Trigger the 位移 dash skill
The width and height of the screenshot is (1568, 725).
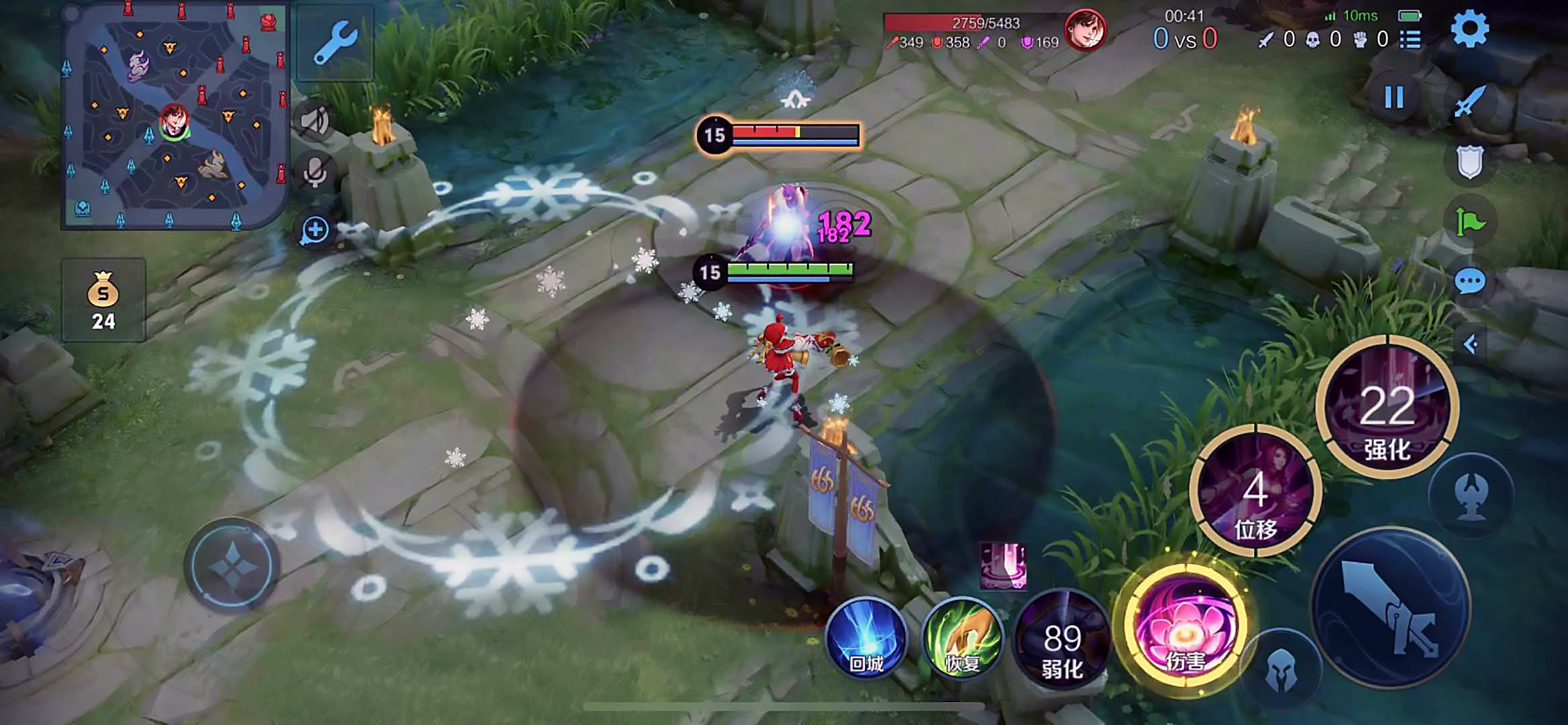point(1255,491)
